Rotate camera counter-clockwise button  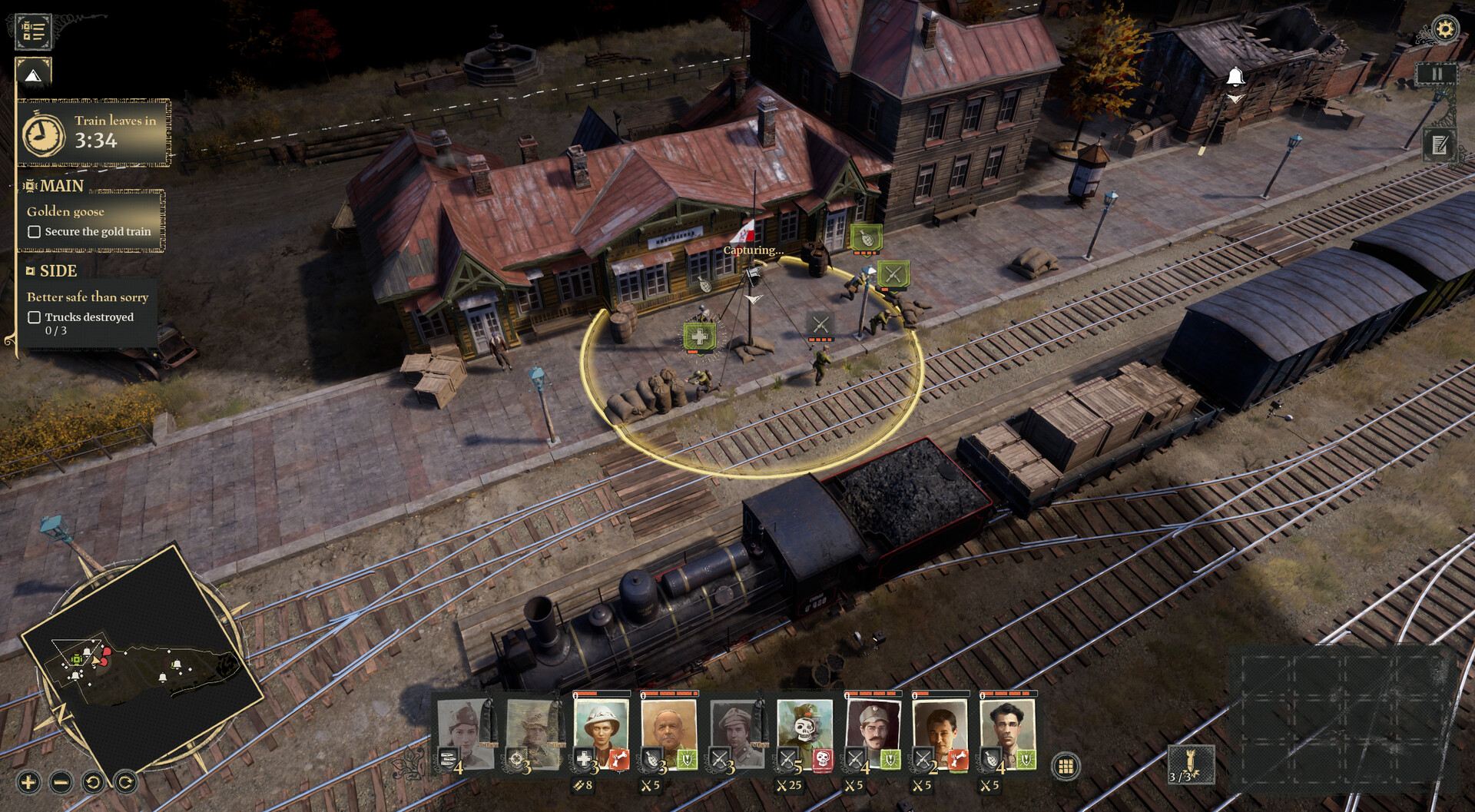[x=93, y=783]
